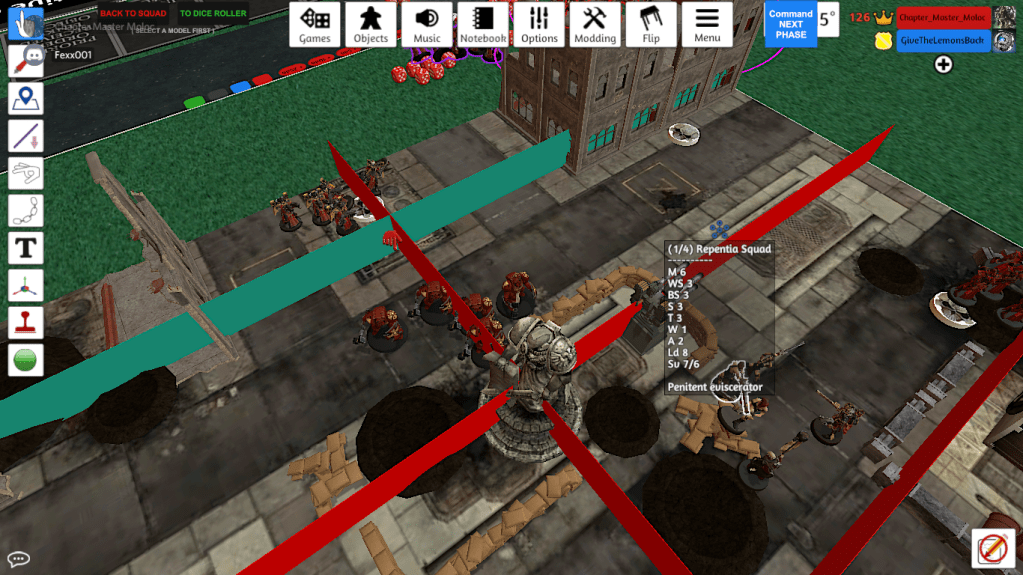The height and width of the screenshot is (575, 1023).
Task: Activate the text T tool
Action: tap(25, 247)
